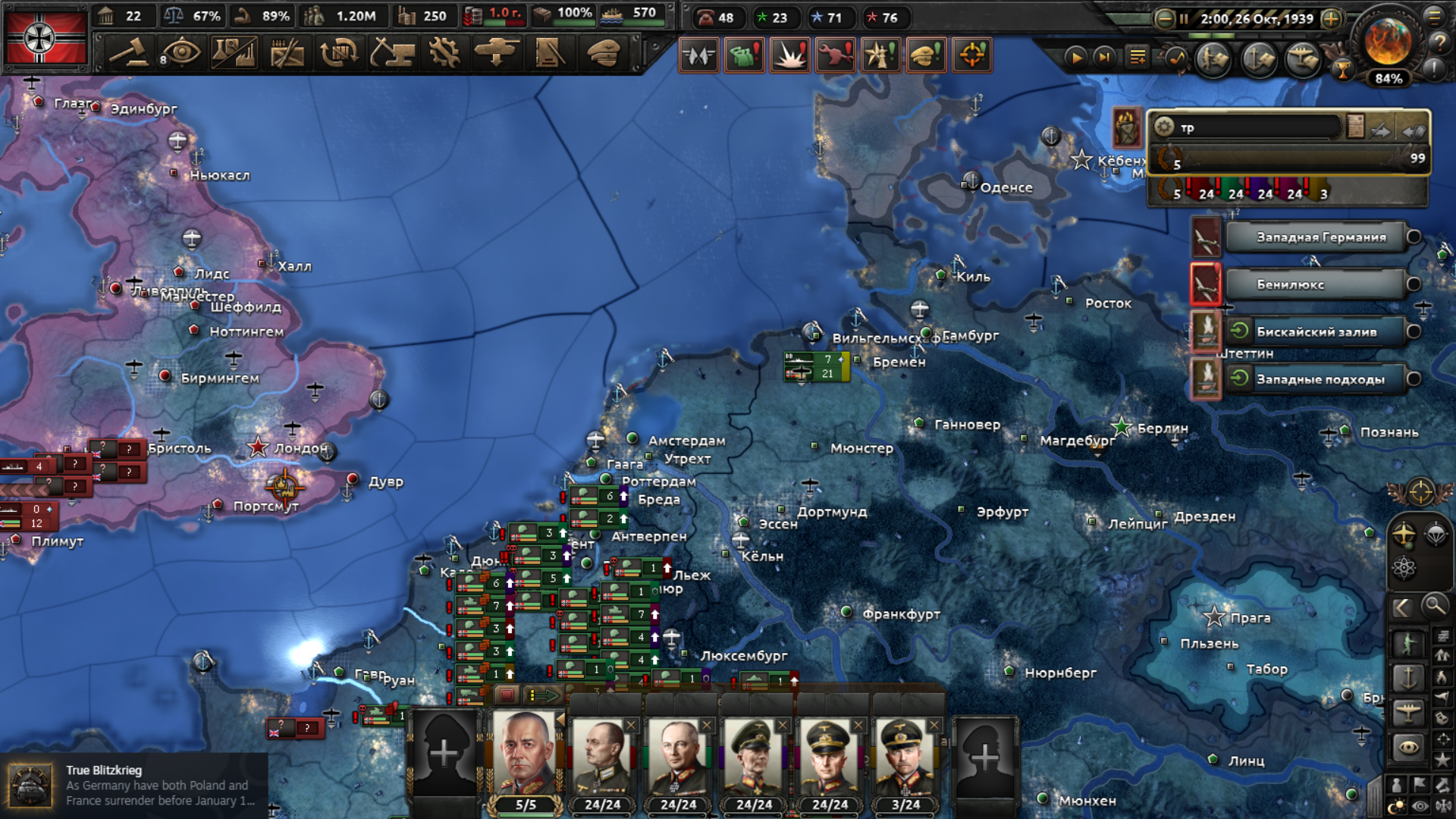Open the question mark help button
1456x819 pixels.
[x=1439, y=42]
